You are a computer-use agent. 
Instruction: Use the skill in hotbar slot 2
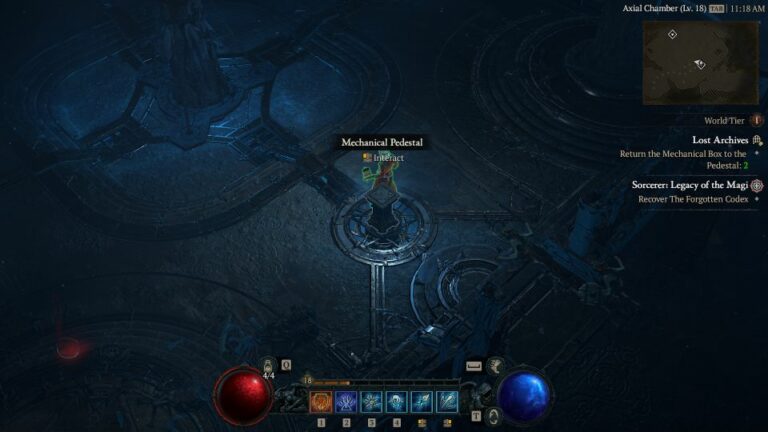(x=347, y=402)
